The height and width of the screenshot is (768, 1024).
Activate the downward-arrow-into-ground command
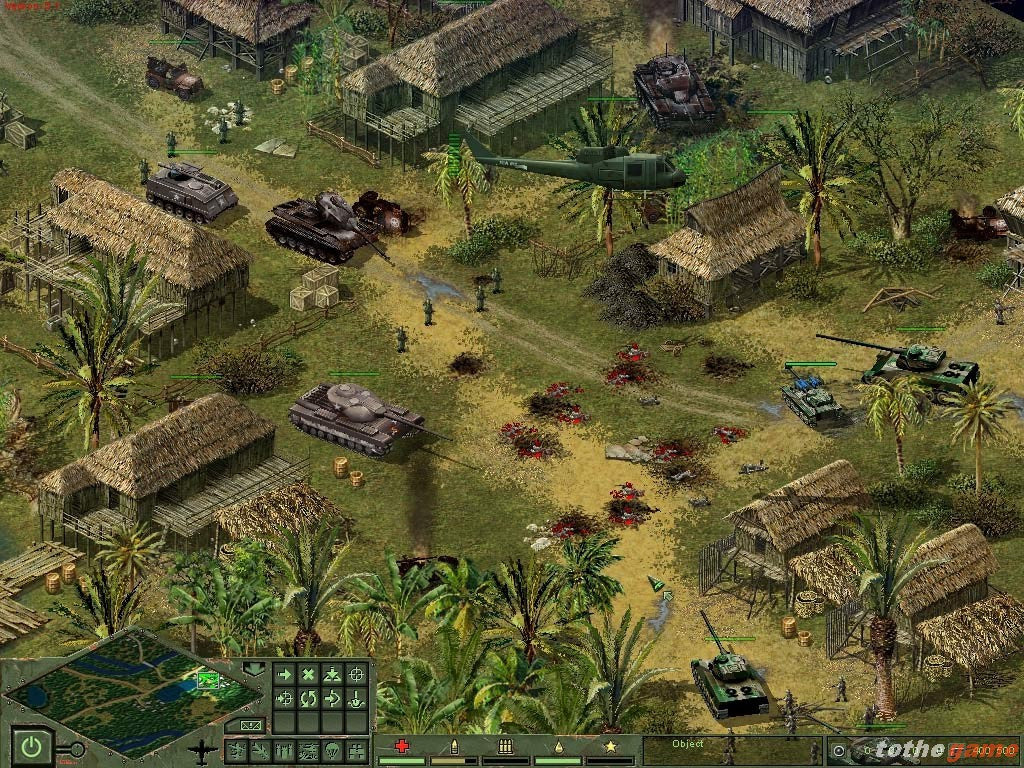coord(356,698)
